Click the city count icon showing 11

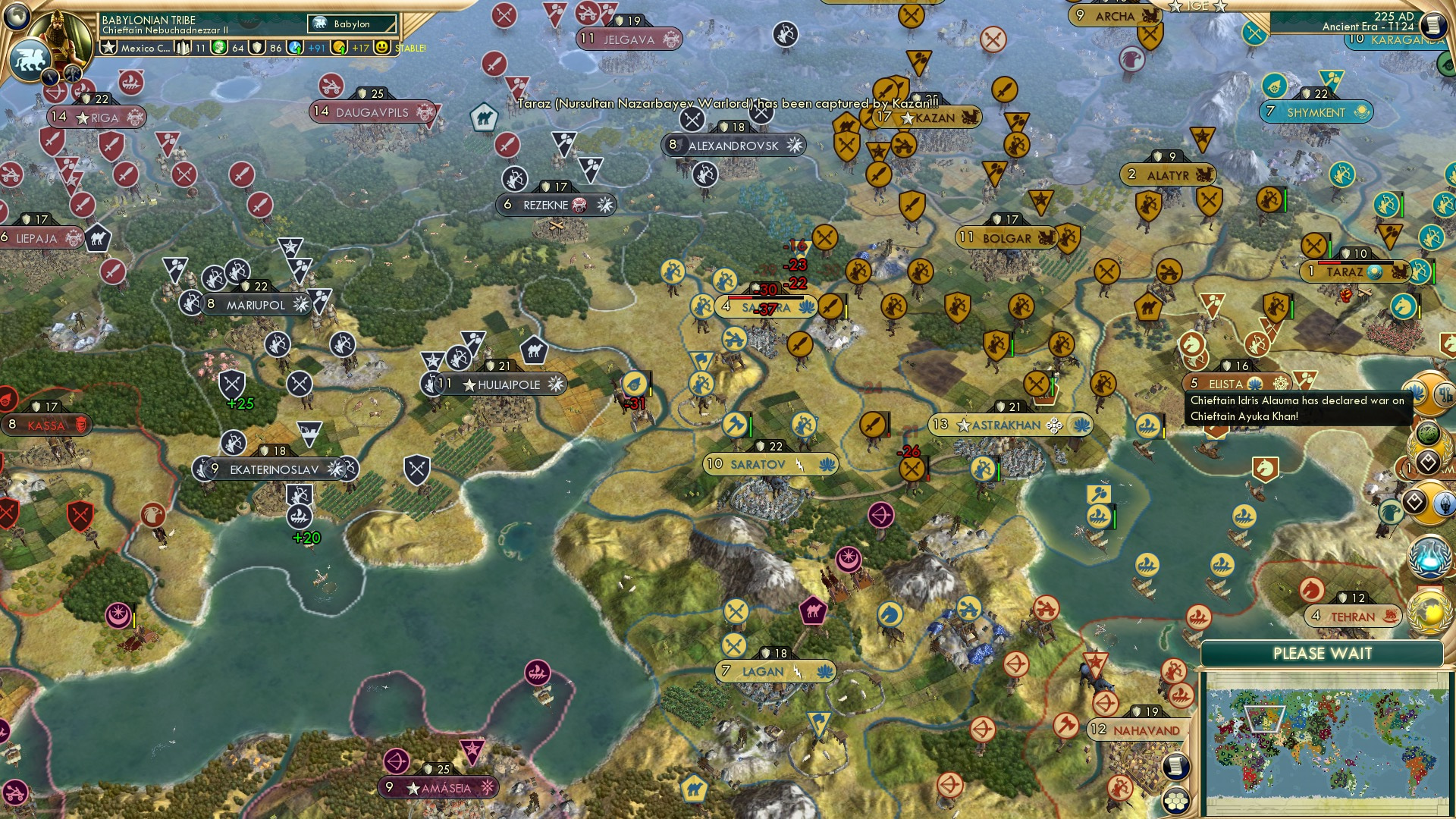(x=183, y=47)
